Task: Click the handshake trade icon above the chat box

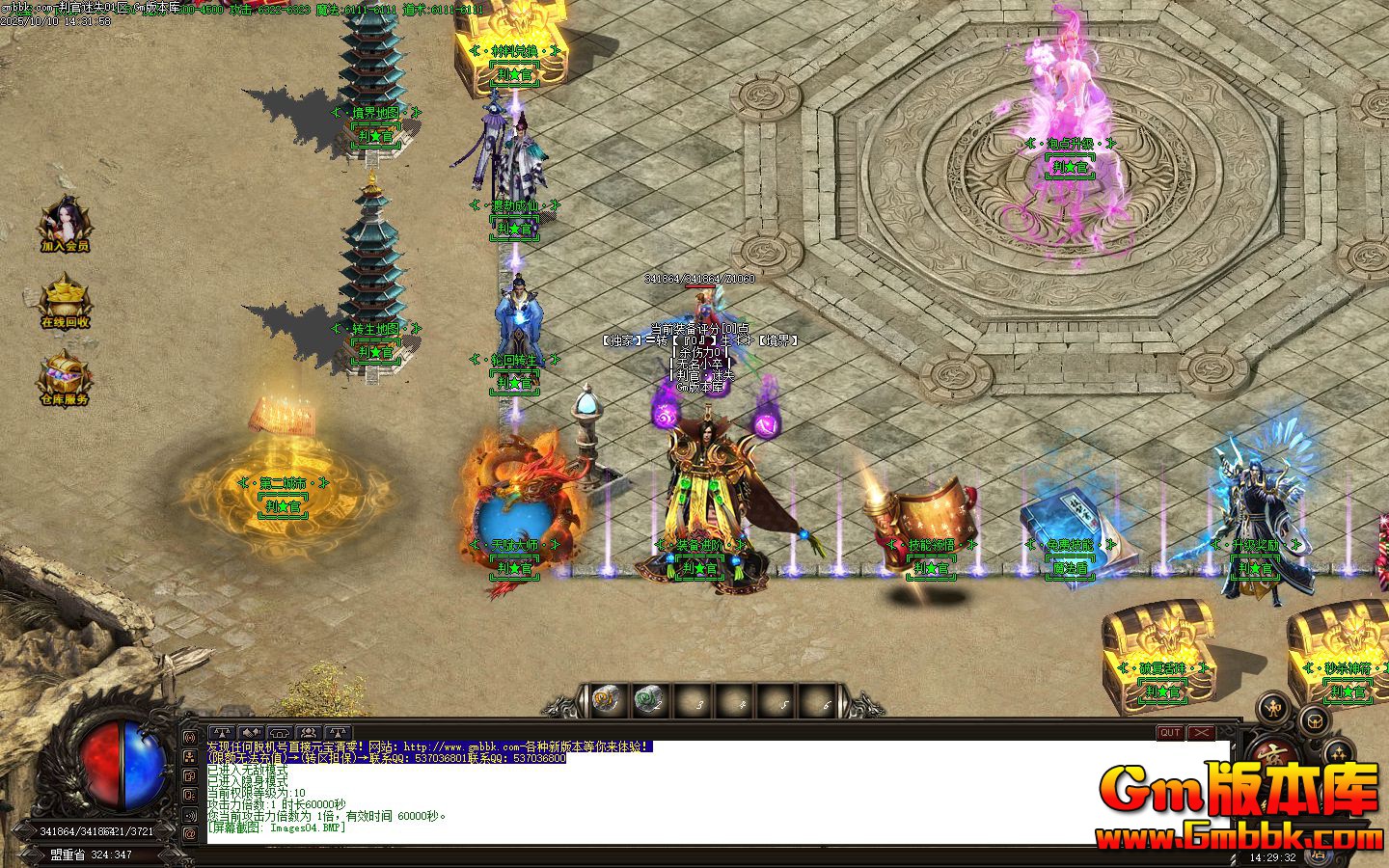Action: coord(251,732)
